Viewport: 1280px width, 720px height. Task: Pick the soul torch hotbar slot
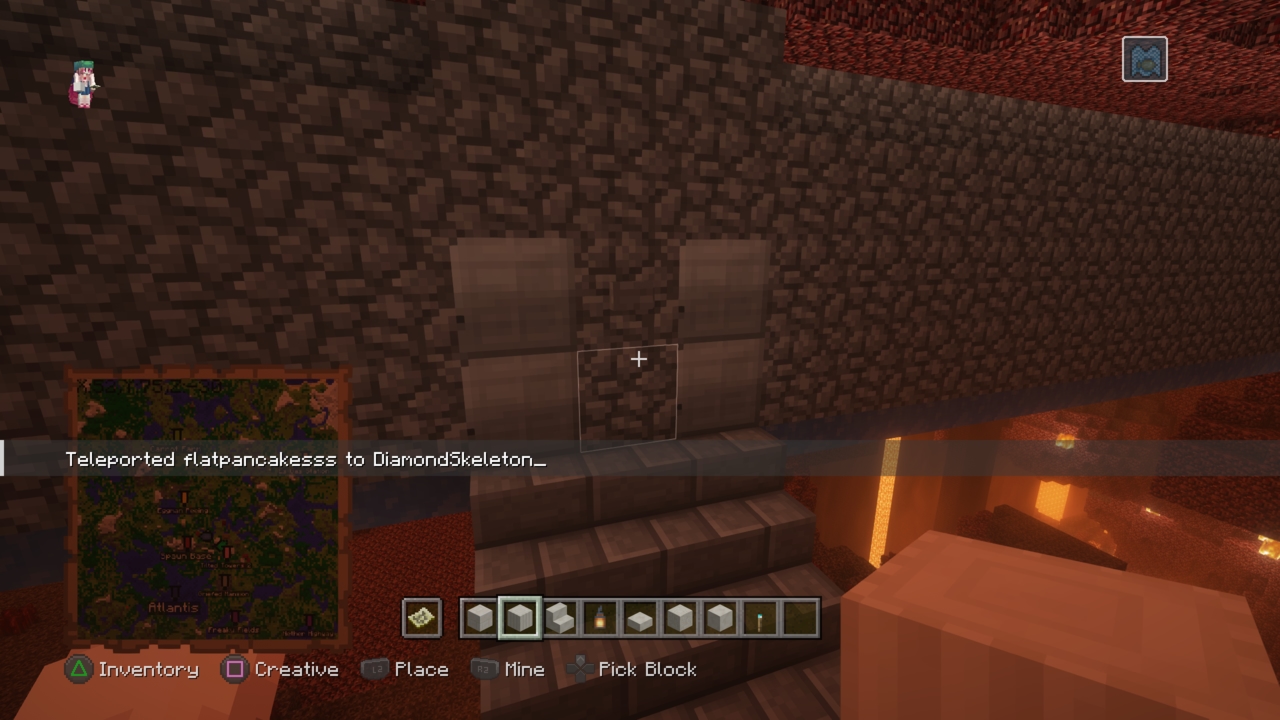(760, 619)
